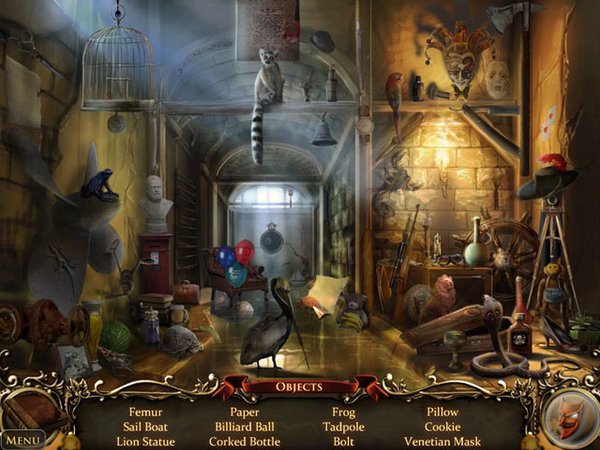Viewport: 600px width, 450px height.
Task: Click the Frog list entry
Action: pos(344,411)
